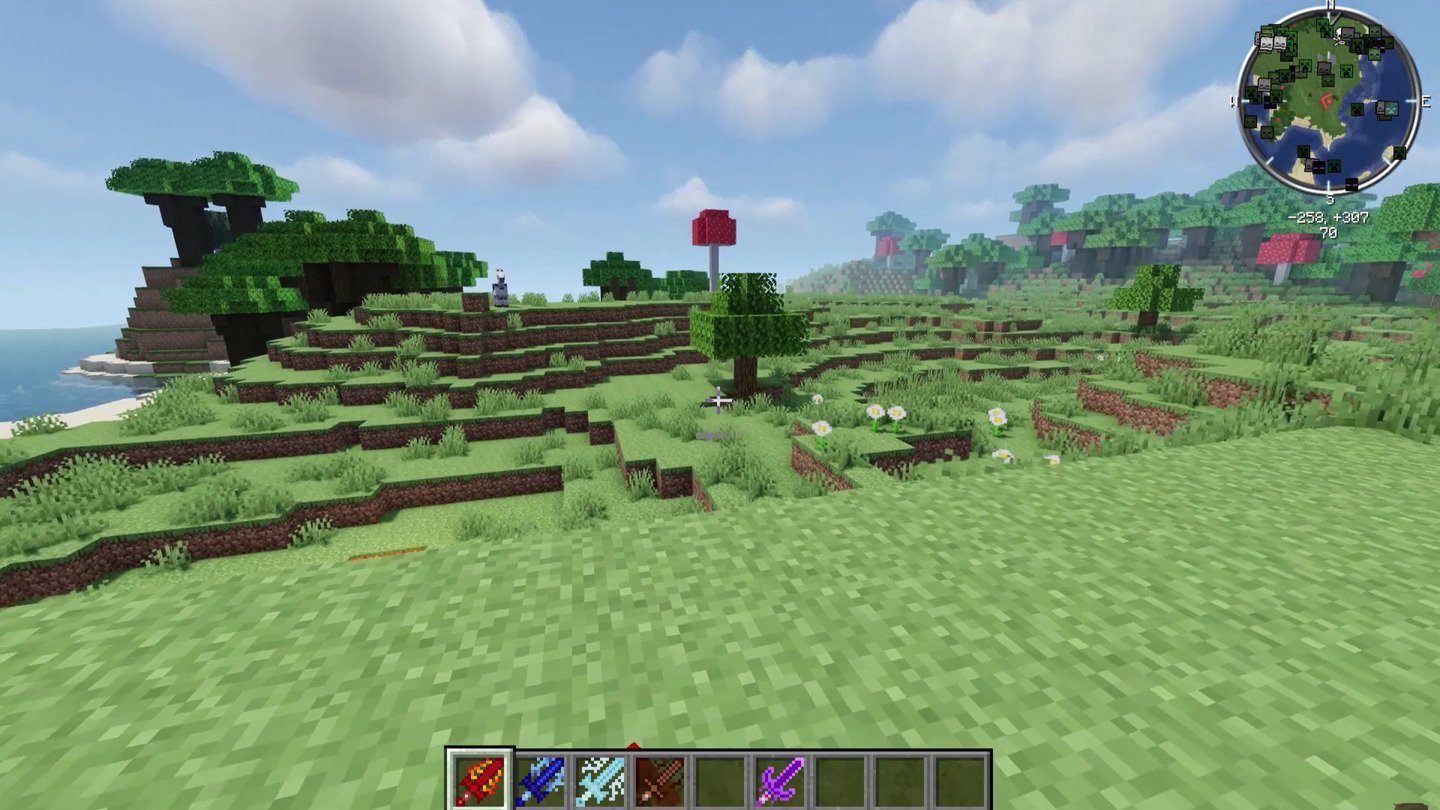The image size is (1440, 810).
Task: Choose the light blue ice sword
Action: (x=600, y=780)
